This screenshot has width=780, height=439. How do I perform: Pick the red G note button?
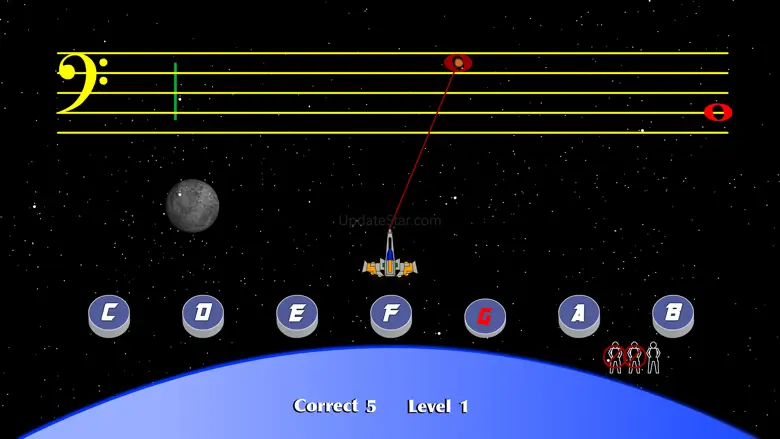click(485, 316)
